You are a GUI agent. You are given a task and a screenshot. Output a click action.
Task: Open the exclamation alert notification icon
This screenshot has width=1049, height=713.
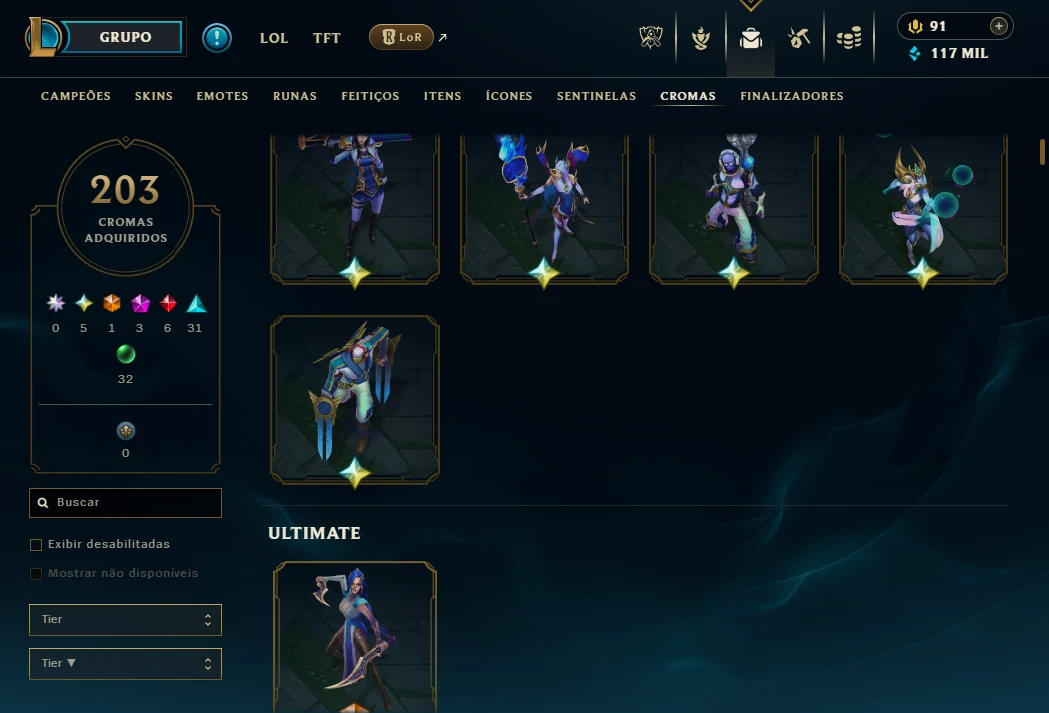pos(216,38)
